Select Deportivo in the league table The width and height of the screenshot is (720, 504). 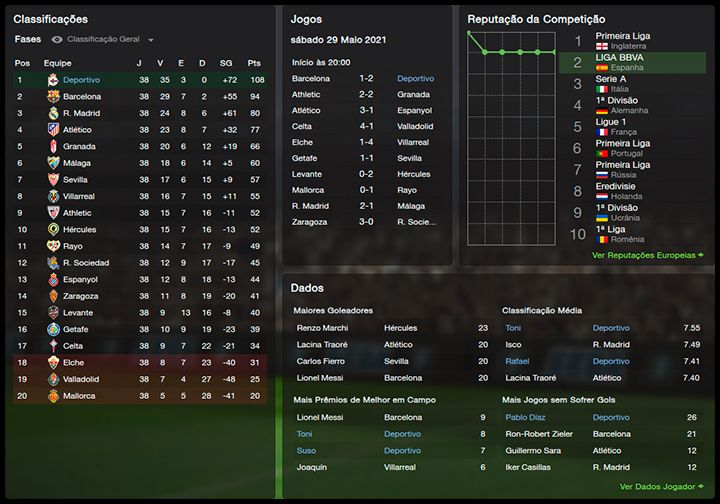point(81,79)
